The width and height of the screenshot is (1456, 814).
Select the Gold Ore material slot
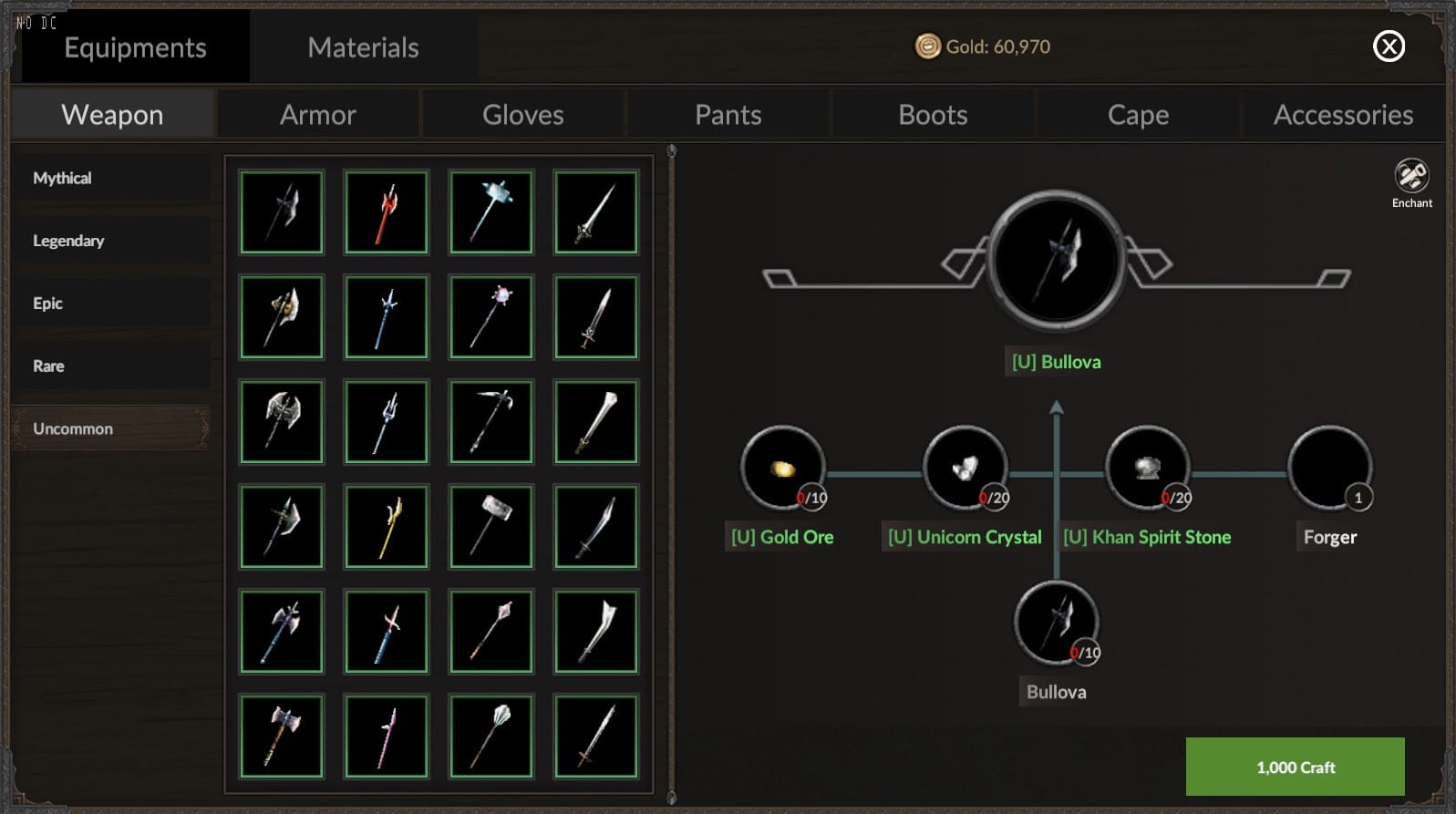[782, 469]
